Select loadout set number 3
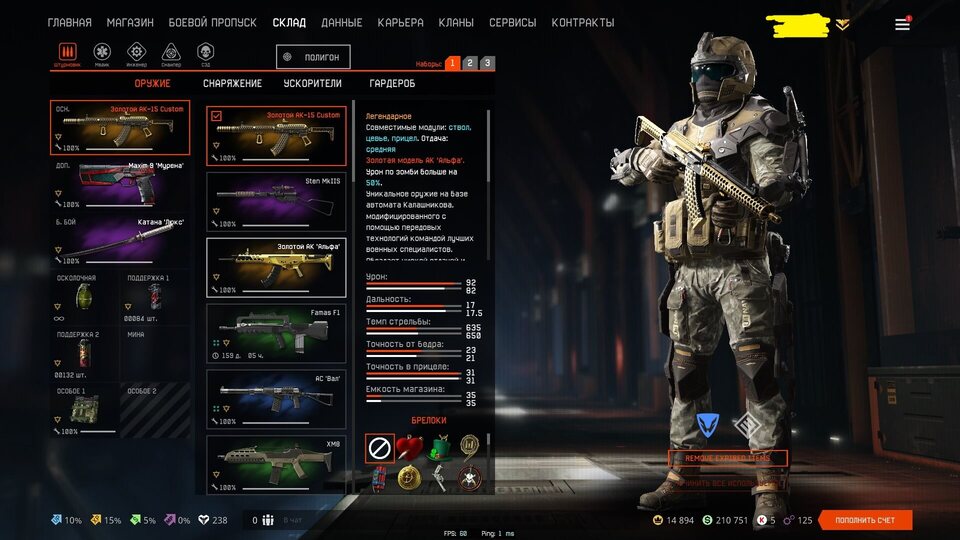The image size is (960, 540). click(x=487, y=63)
